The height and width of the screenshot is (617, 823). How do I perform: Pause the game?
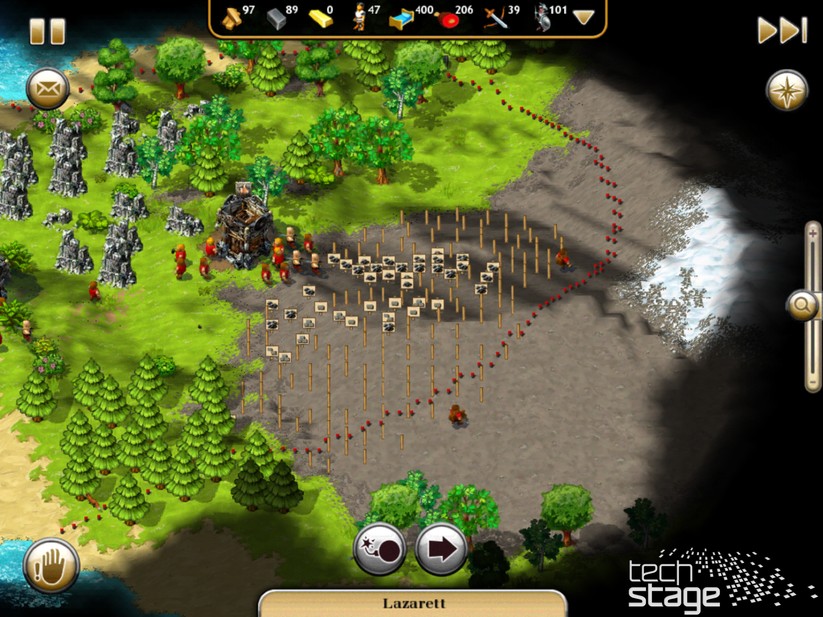(47, 31)
